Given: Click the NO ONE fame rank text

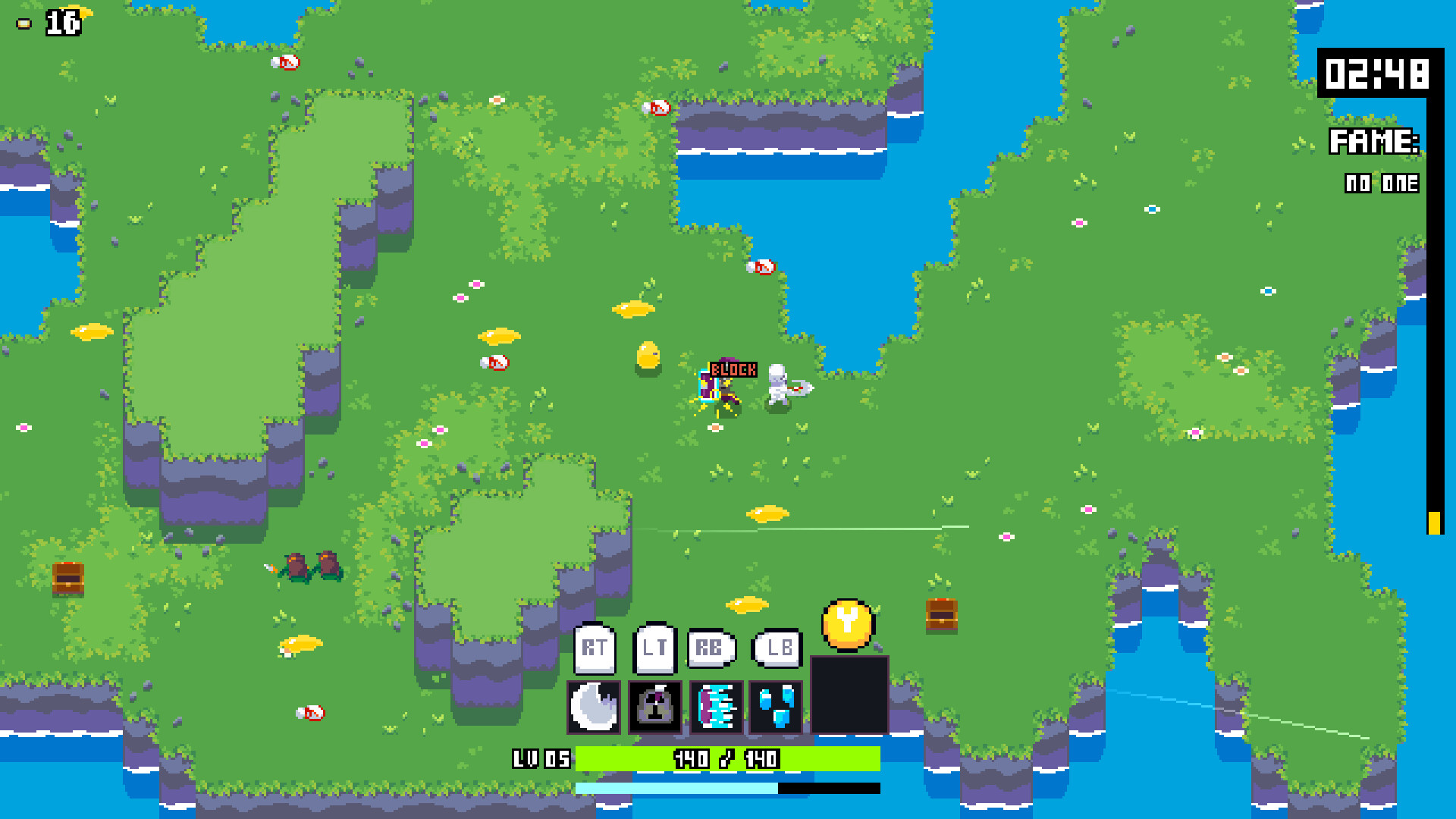Looking at the screenshot, I should point(1382,182).
